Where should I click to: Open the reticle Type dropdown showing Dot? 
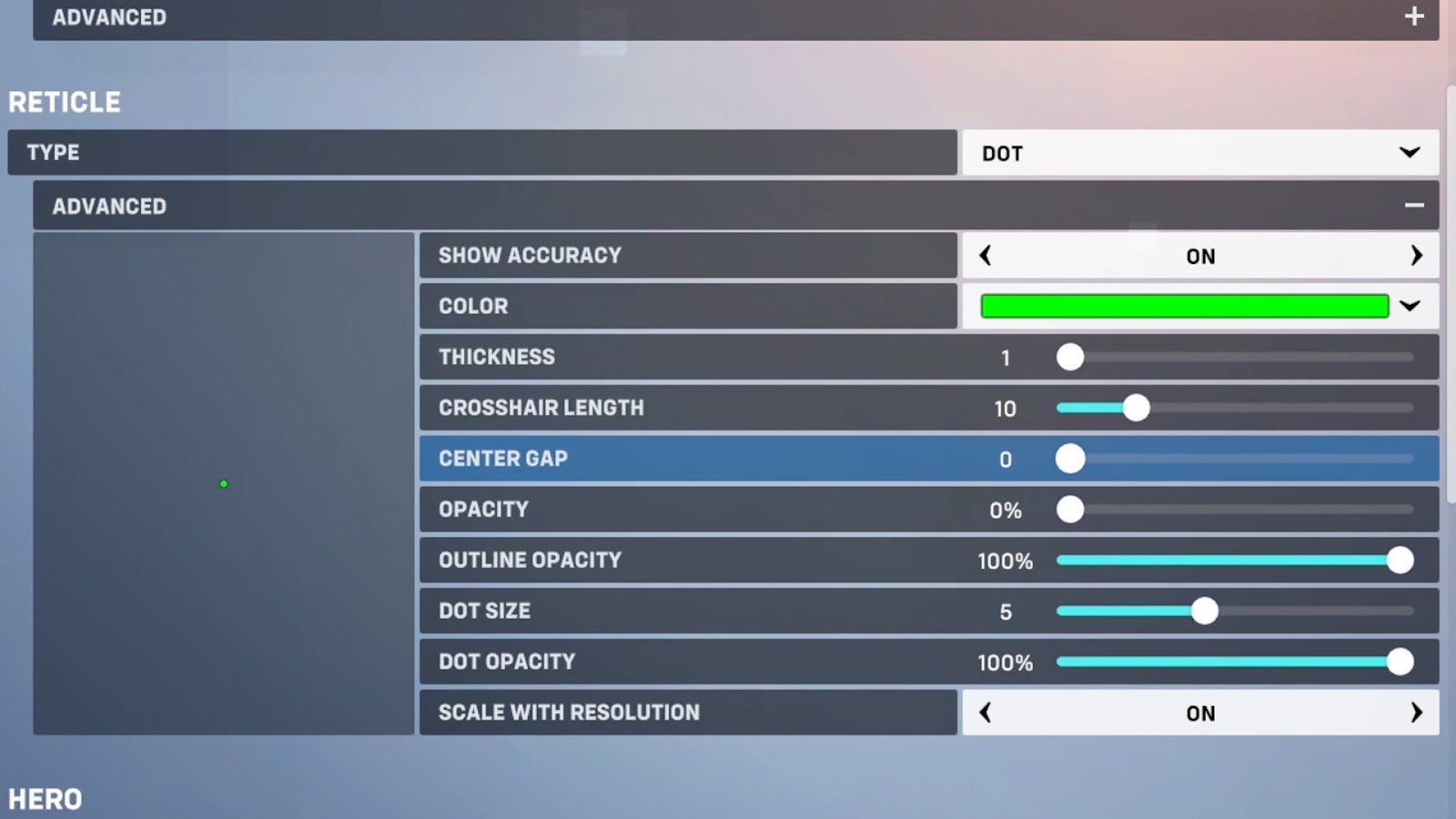point(1199,153)
